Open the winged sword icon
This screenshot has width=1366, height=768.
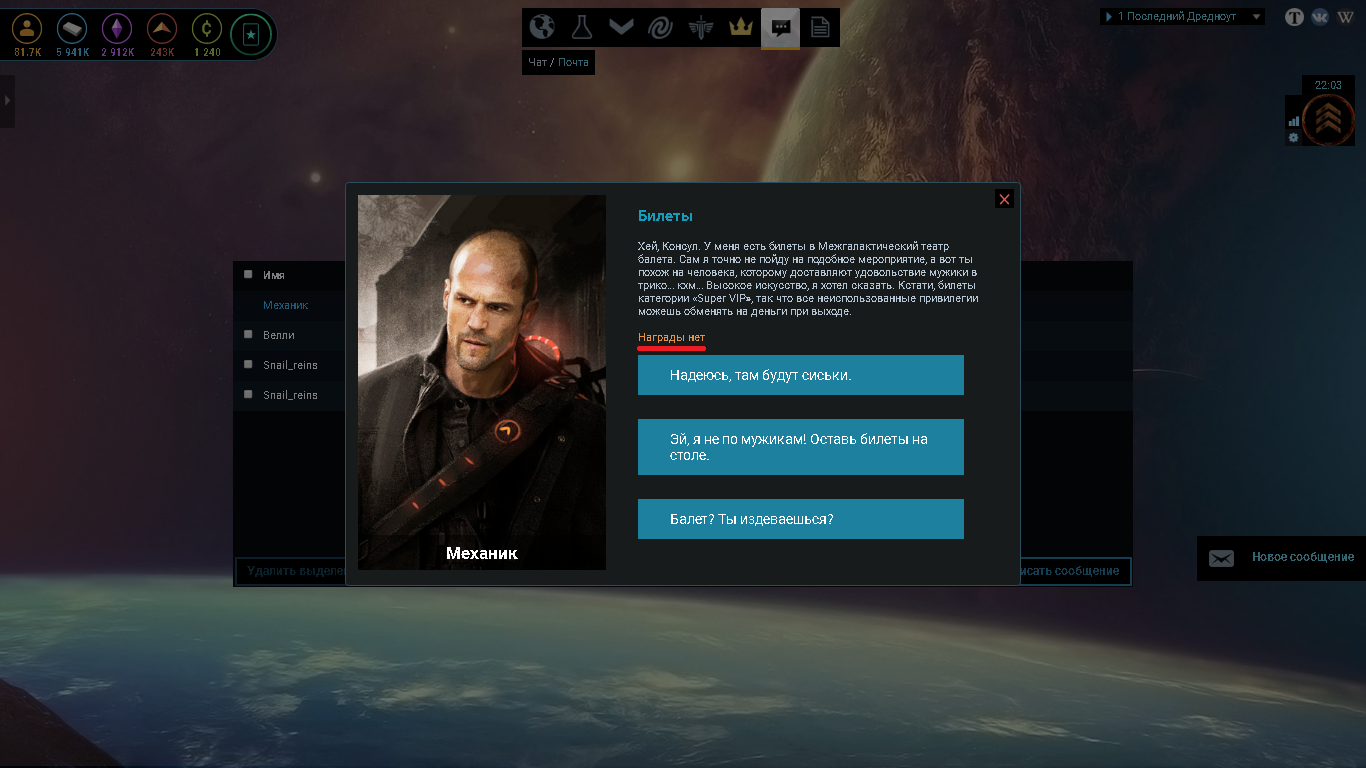point(700,27)
